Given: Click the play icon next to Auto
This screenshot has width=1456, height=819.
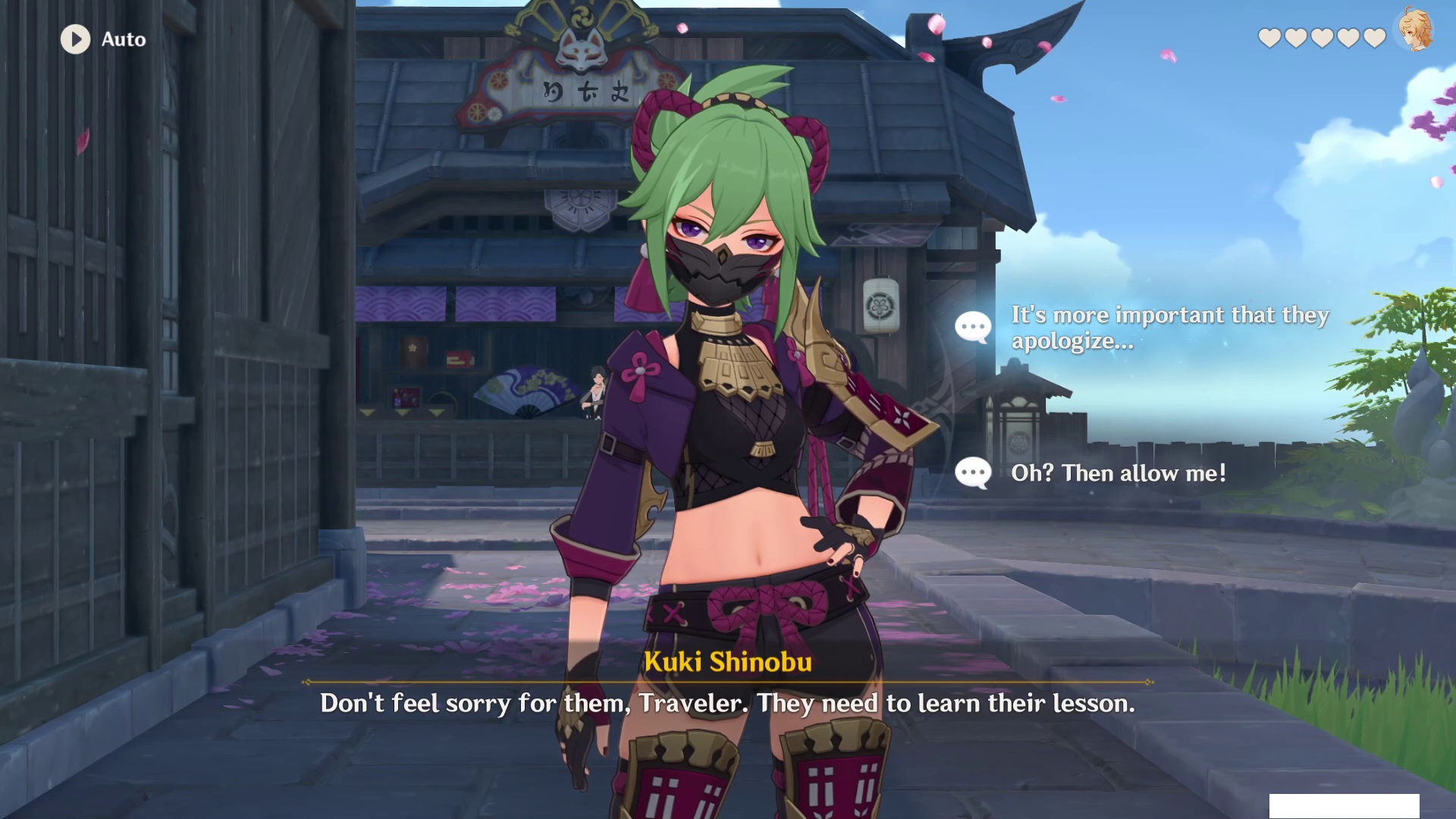Looking at the screenshot, I should [74, 39].
